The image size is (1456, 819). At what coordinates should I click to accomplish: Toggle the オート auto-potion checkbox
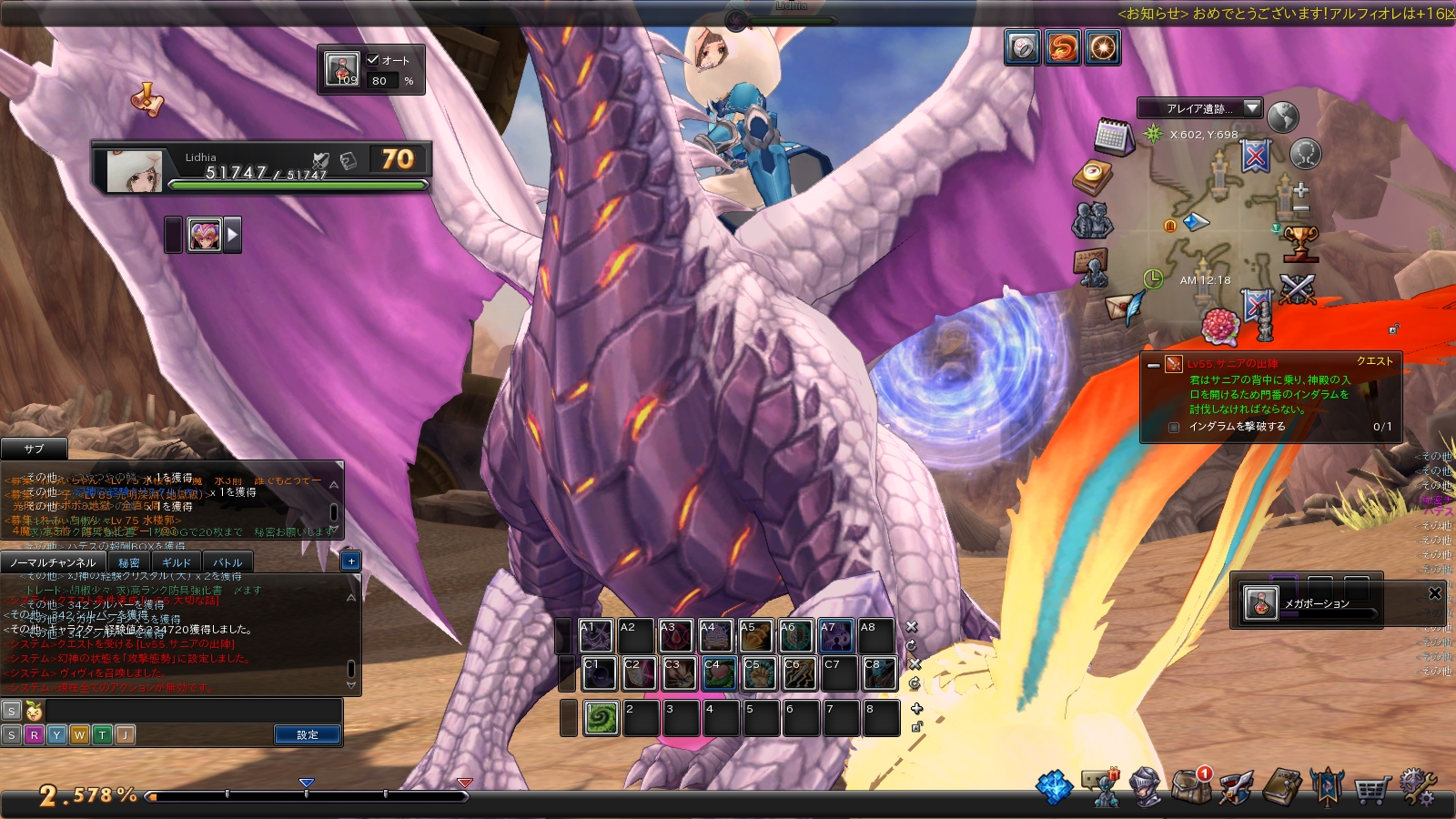[x=373, y=60]
